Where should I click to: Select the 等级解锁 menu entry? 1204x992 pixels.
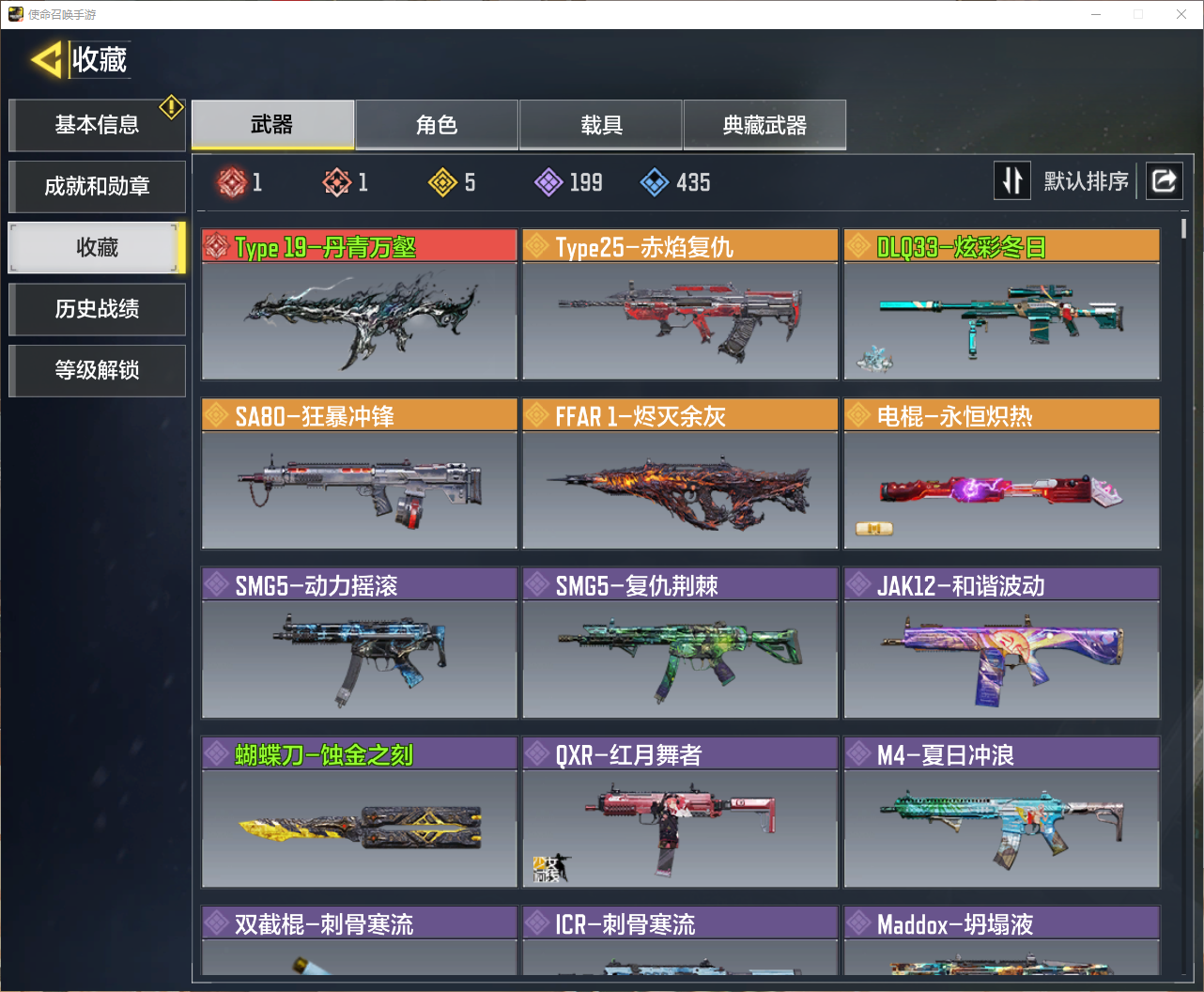[97, 370]
